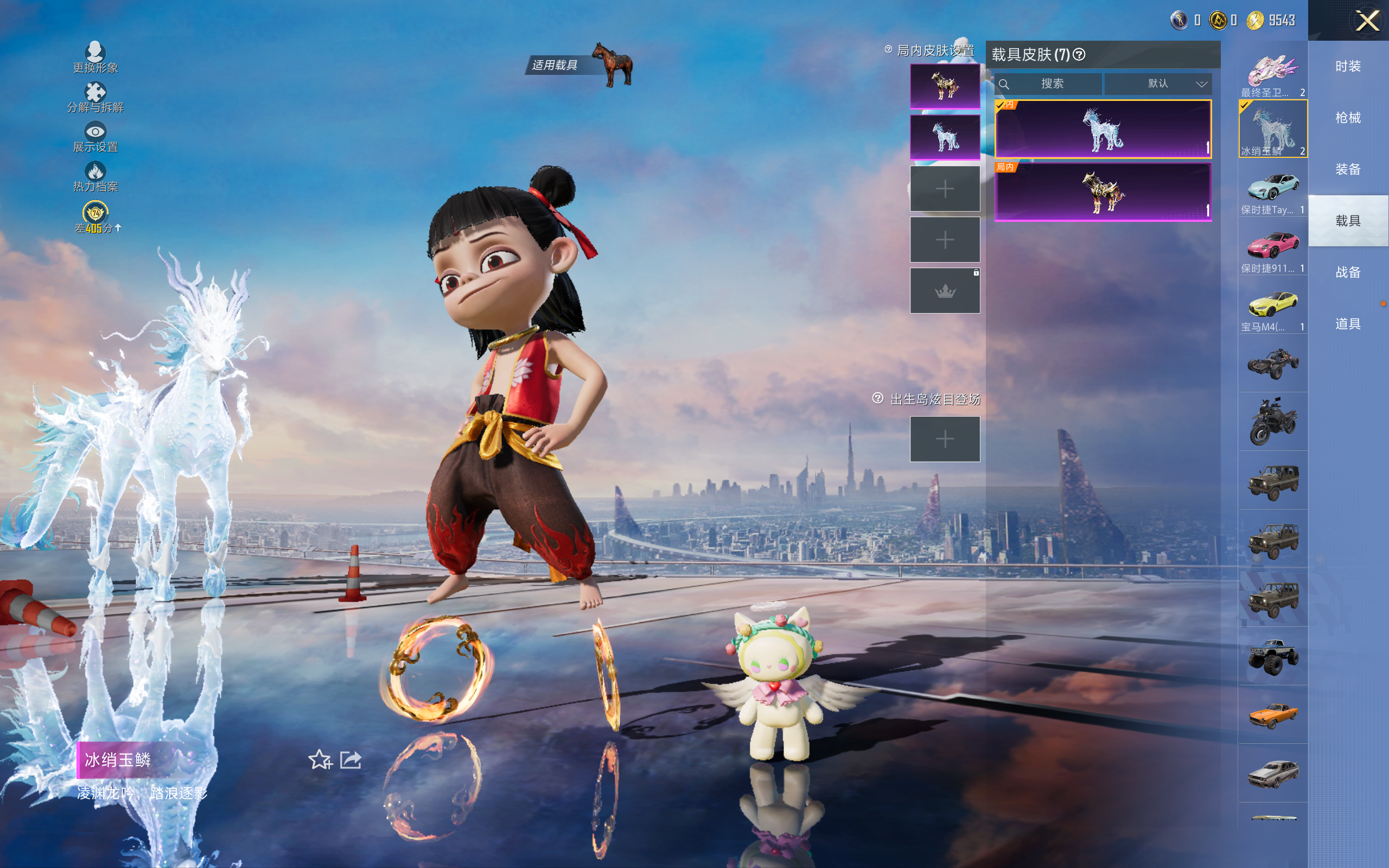This screenshot has height=868, width=1389.
Task: Close the inventory screen with the X
Action: 1367,21
